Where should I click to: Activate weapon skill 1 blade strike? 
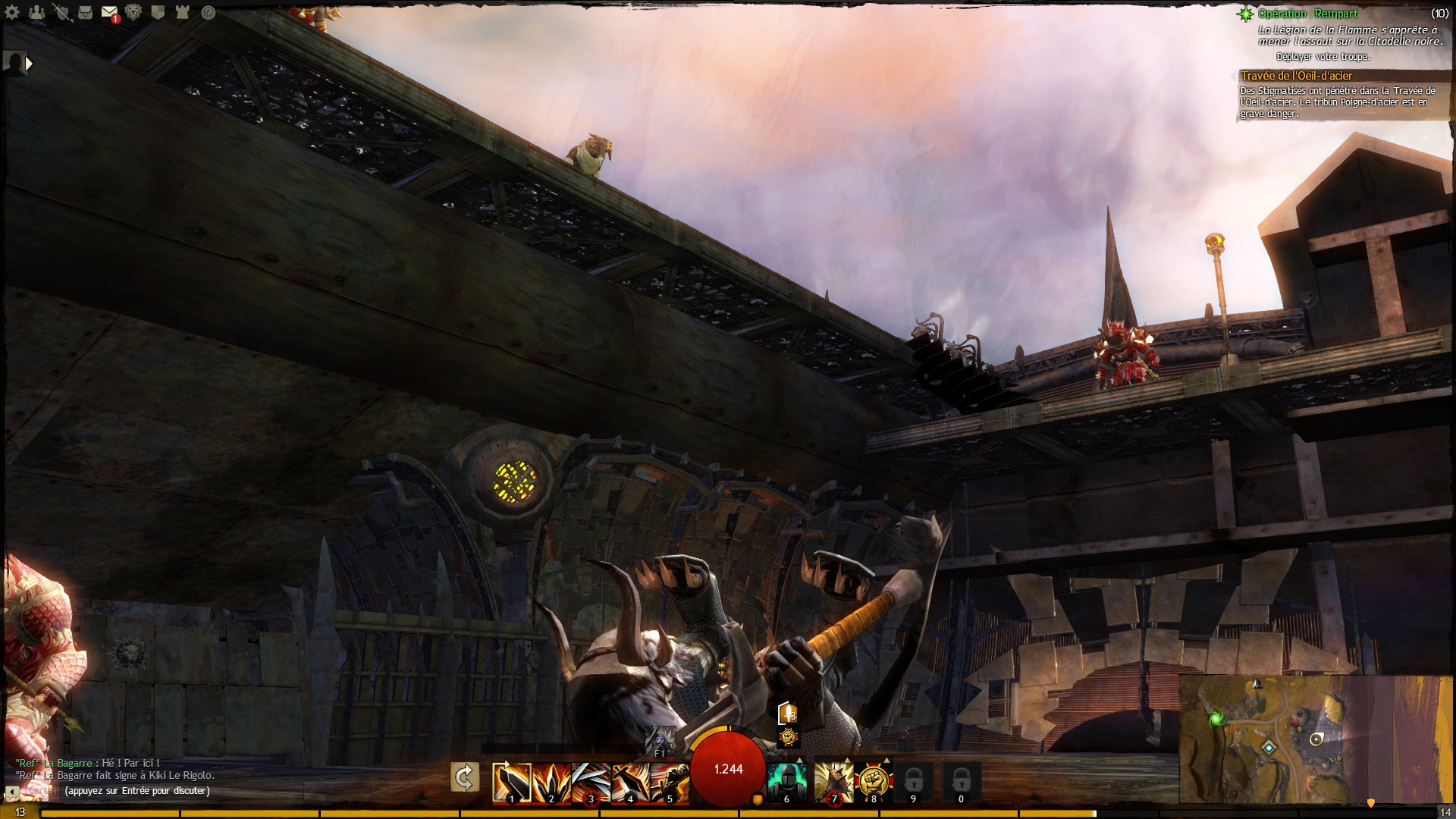(511, 782)
